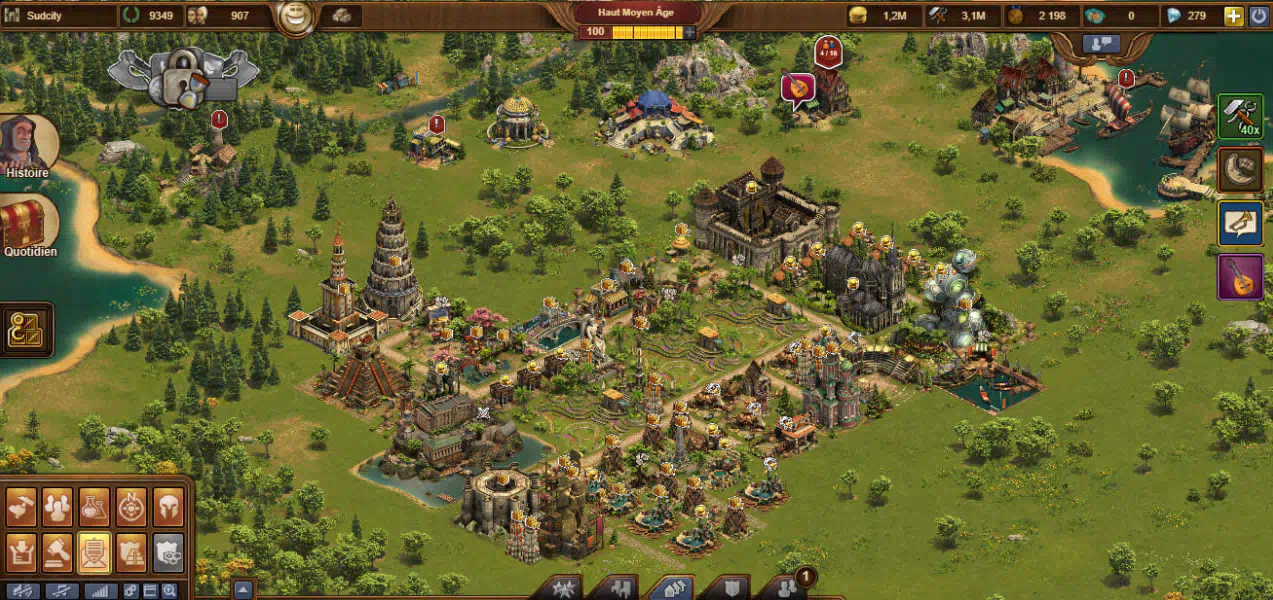Open the build menu with the trowel icon

22,508
